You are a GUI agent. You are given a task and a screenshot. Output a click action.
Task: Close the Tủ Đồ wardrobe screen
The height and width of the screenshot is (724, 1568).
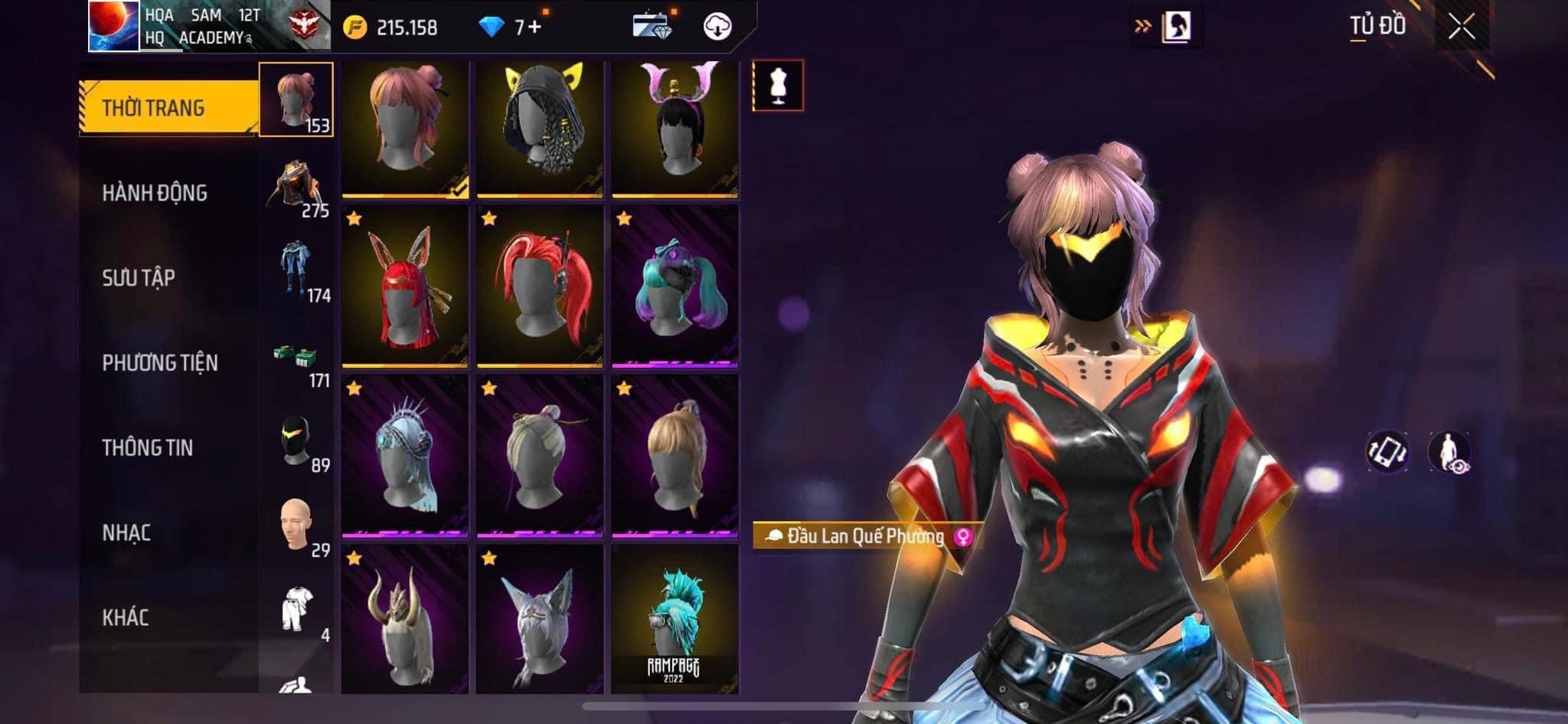point(1461,28)
